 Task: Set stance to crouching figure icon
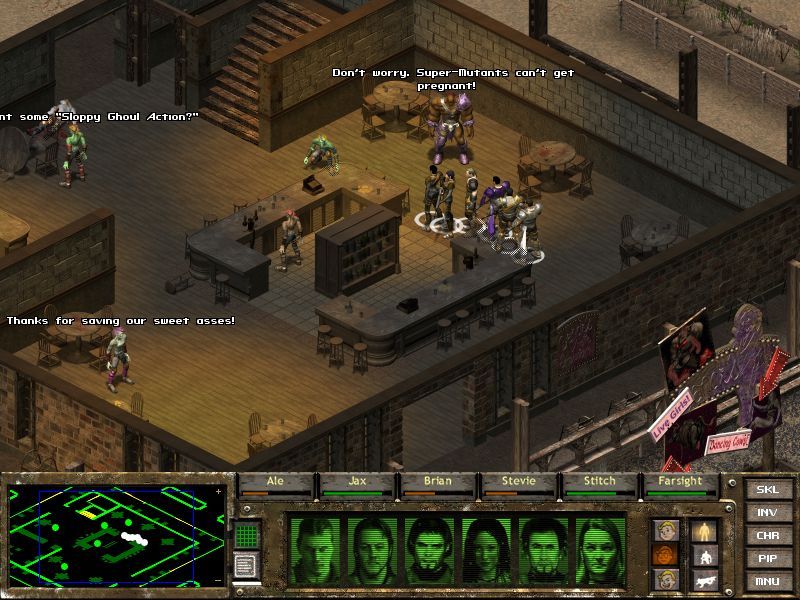tap(703, 555)
